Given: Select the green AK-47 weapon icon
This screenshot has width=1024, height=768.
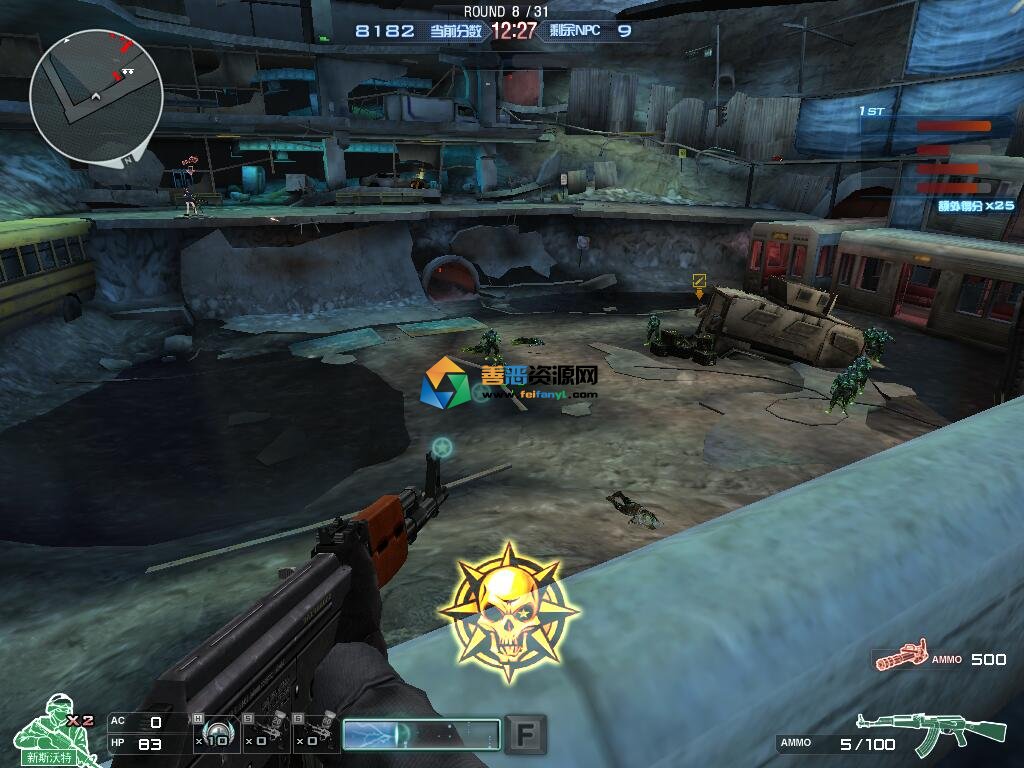Looking at the screenshot, I should coord(930,733).
